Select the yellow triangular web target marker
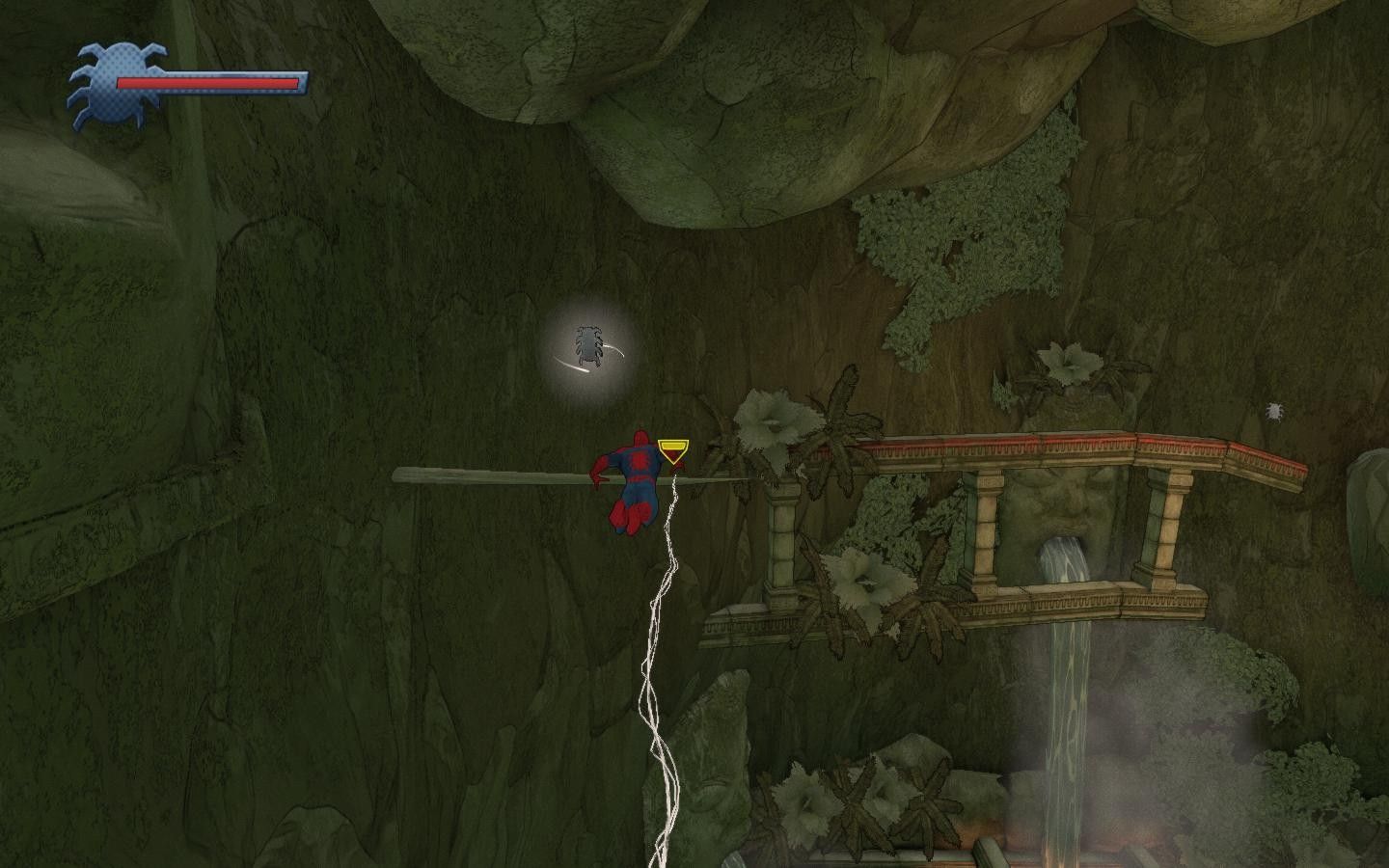 672,450
